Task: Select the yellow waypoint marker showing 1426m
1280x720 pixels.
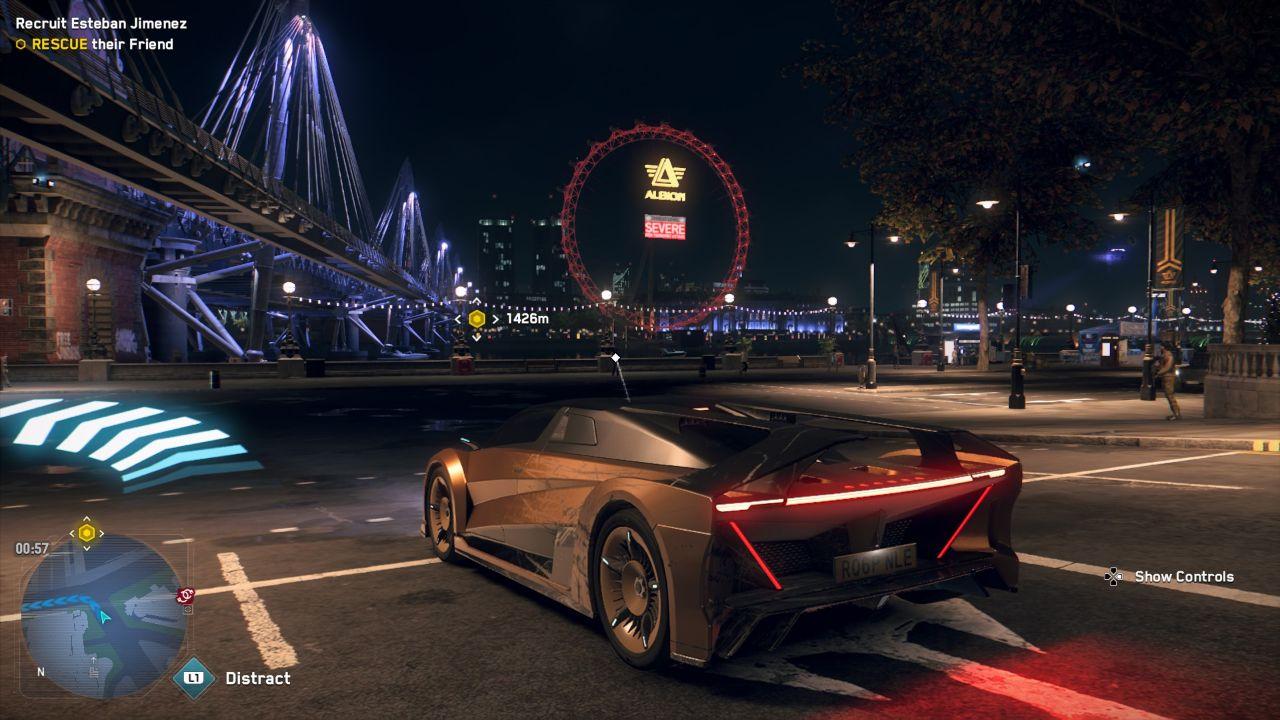Action: (477, 319)
